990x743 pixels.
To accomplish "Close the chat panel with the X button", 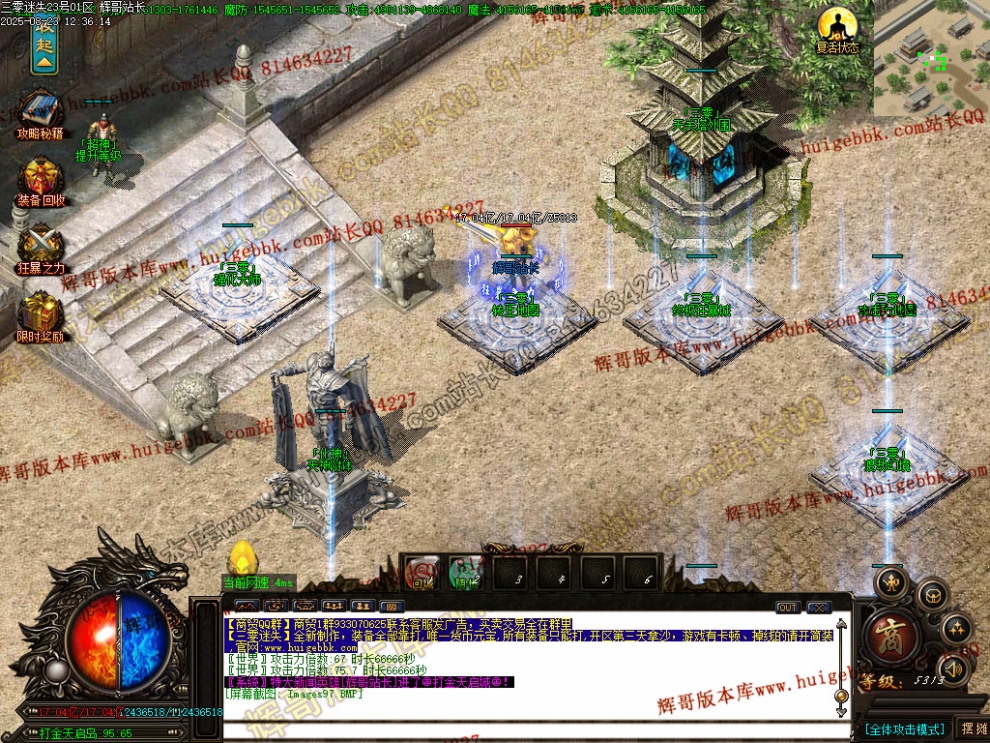I will [x=818, y=607].
